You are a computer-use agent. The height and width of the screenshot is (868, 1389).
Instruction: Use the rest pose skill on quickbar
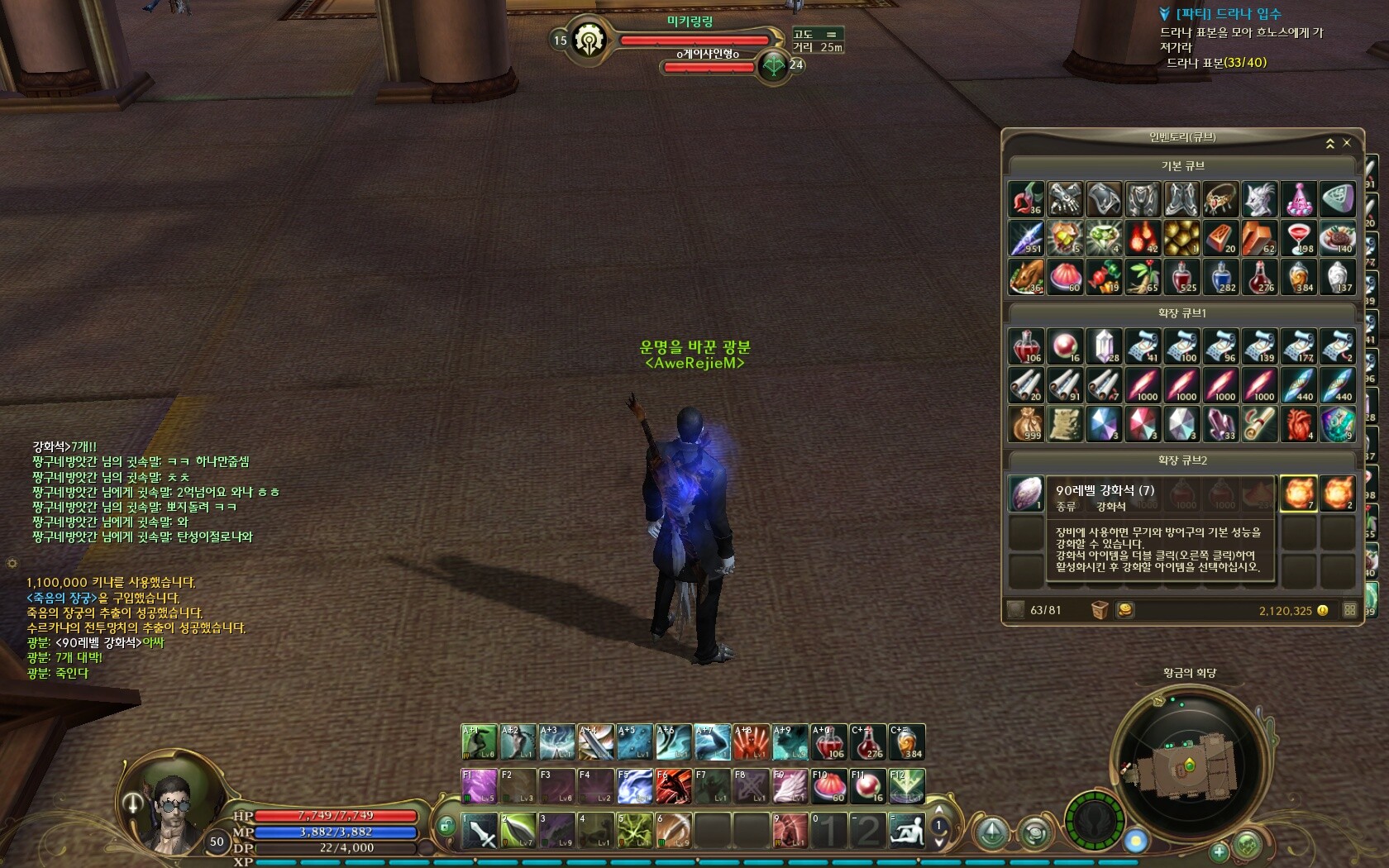tap(906, 830)
